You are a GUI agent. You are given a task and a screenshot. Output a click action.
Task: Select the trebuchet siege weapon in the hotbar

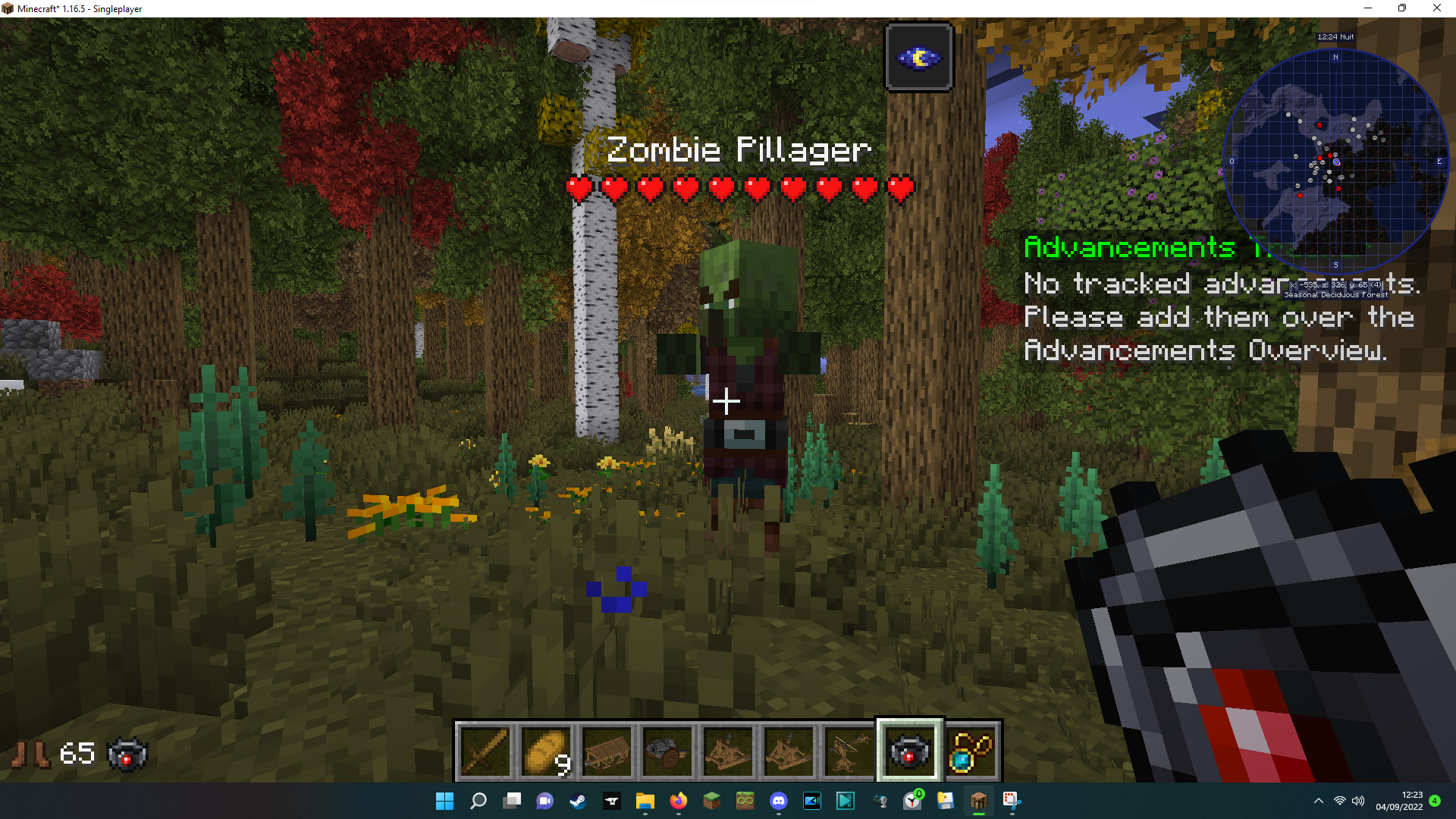click(727, 751)
